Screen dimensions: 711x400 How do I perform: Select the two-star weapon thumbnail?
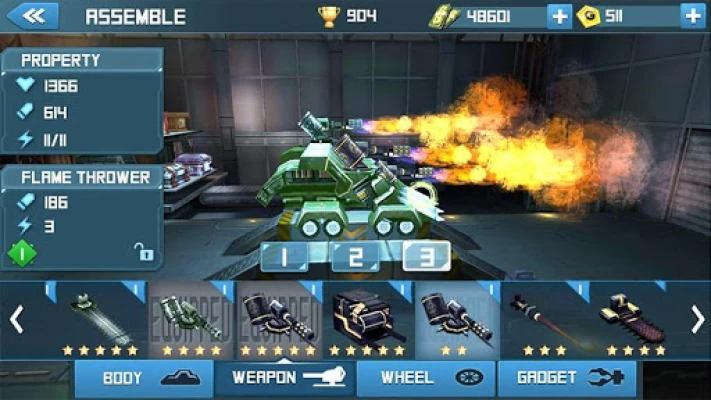(x=456, y=318)
